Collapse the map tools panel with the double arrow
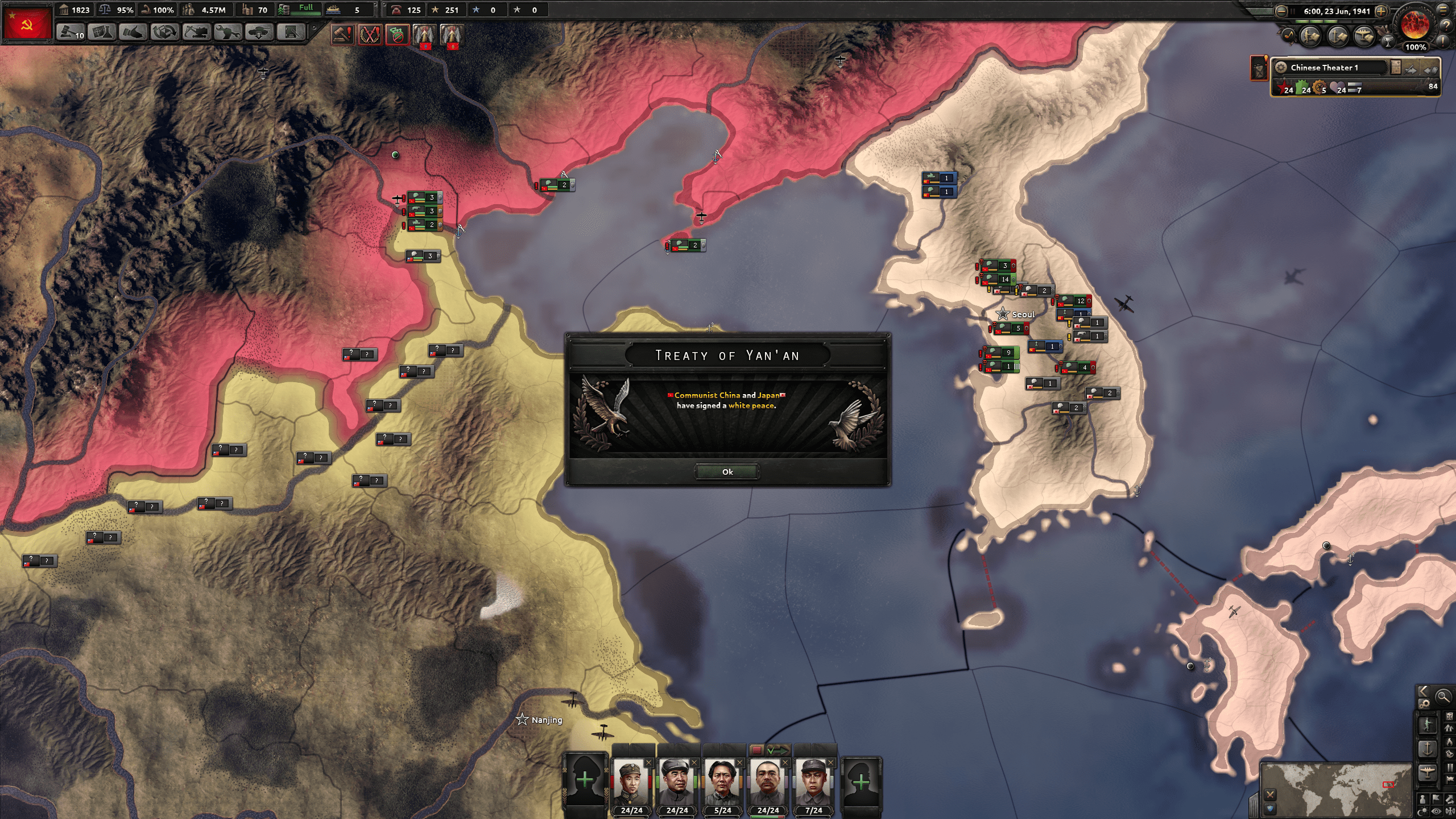The width and height of the screenshot is (1456, 819). click(1424, 692)
